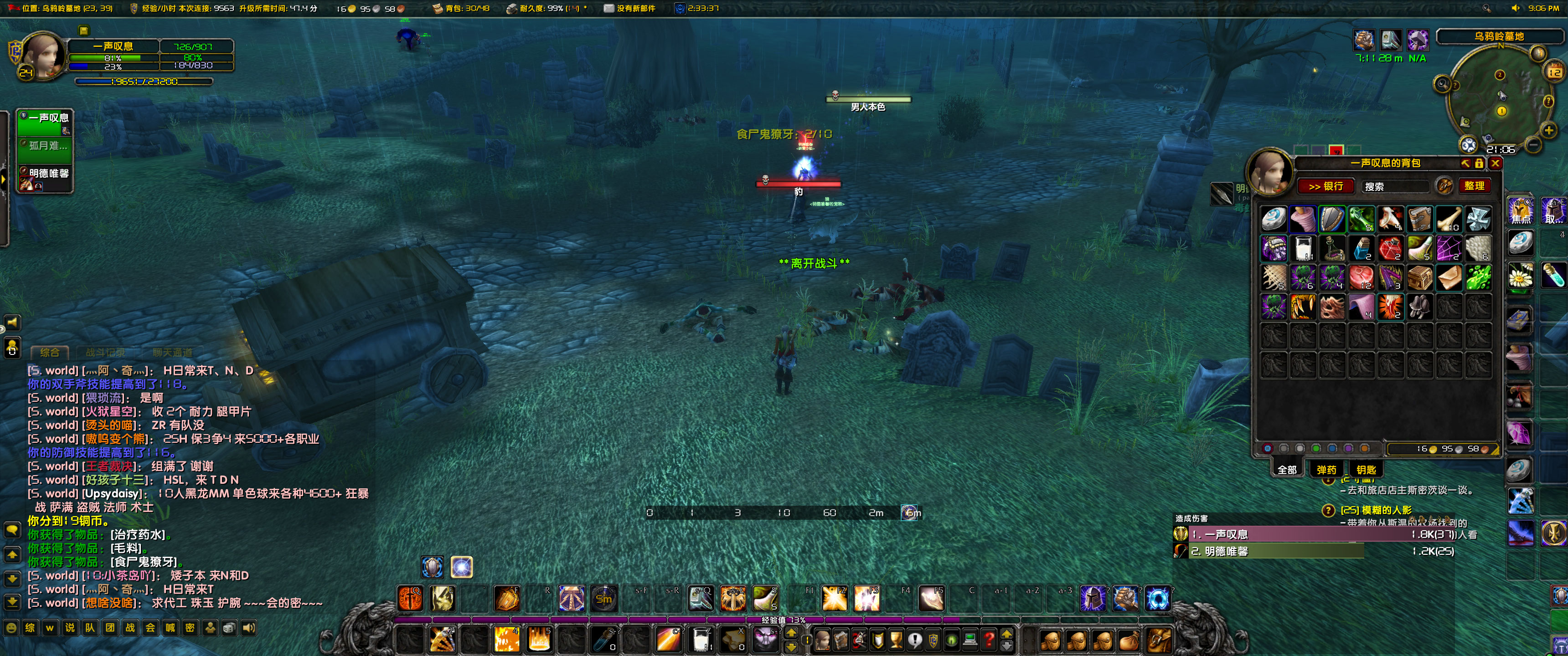Click the 搜索 search field in the bag window
The width and height of the screenshot is (1568, 656).
tap(1395, 185)
